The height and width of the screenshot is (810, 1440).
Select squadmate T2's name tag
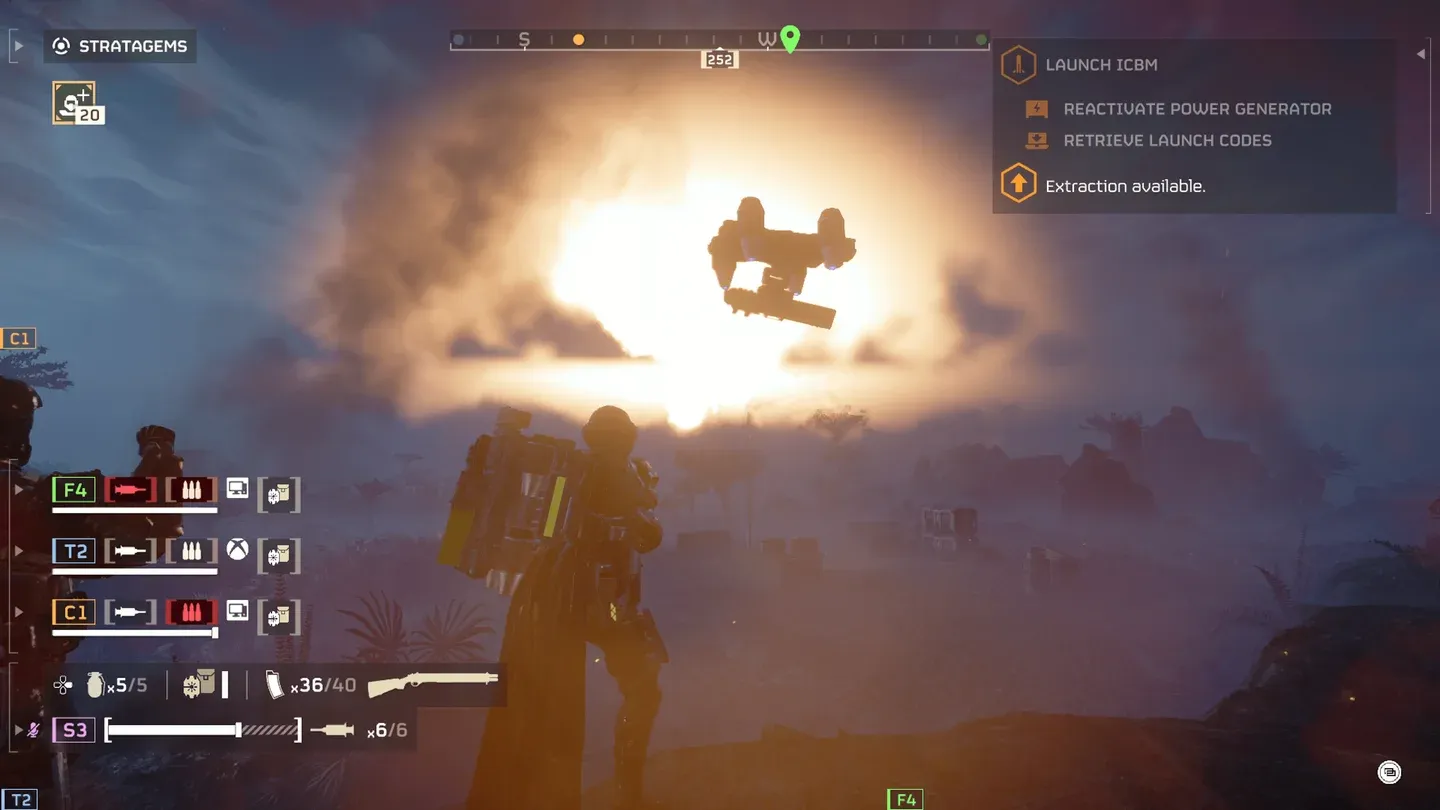click(74, 551)
